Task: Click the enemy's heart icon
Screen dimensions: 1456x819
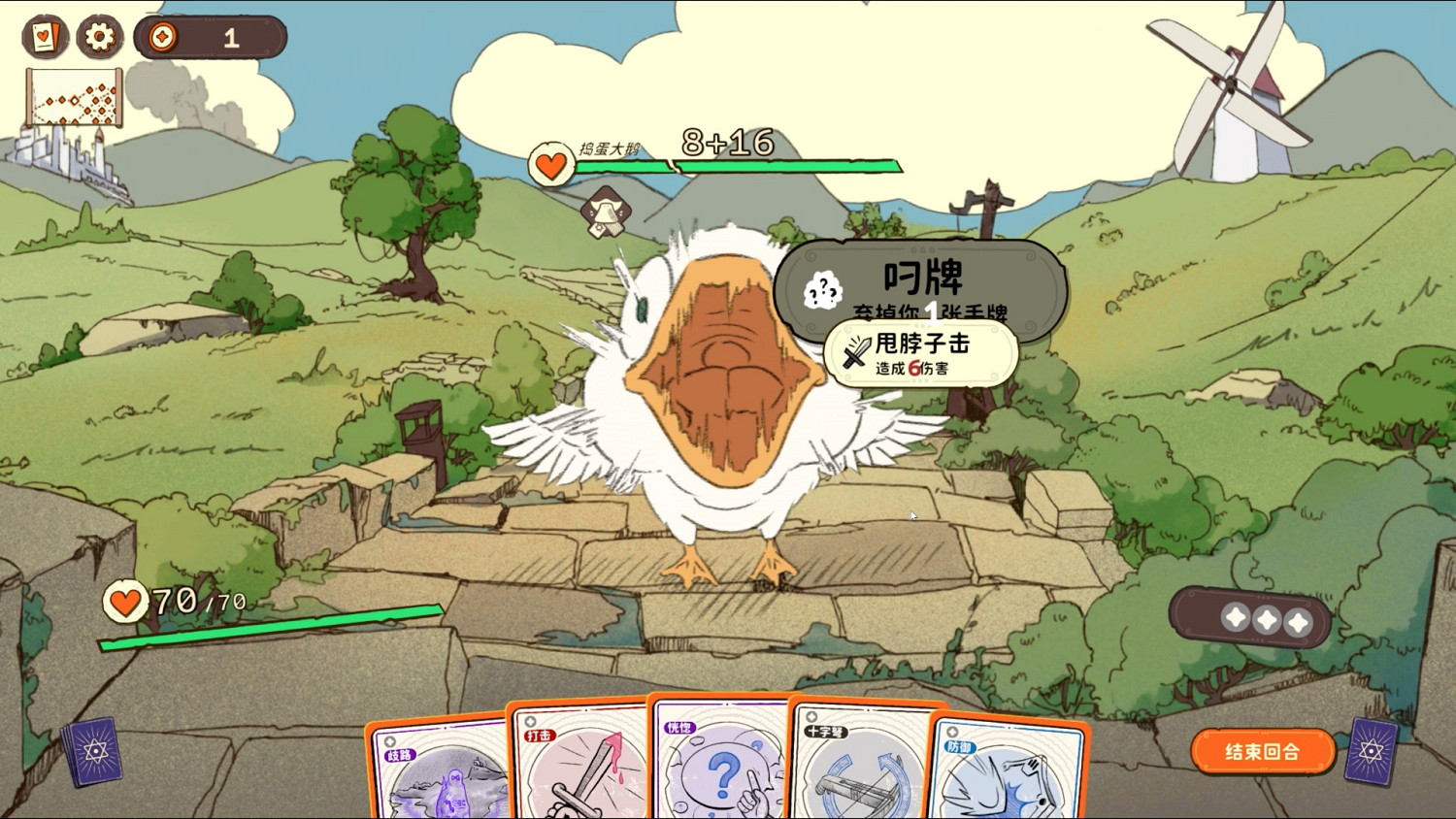Action: [x=549, y=163]
